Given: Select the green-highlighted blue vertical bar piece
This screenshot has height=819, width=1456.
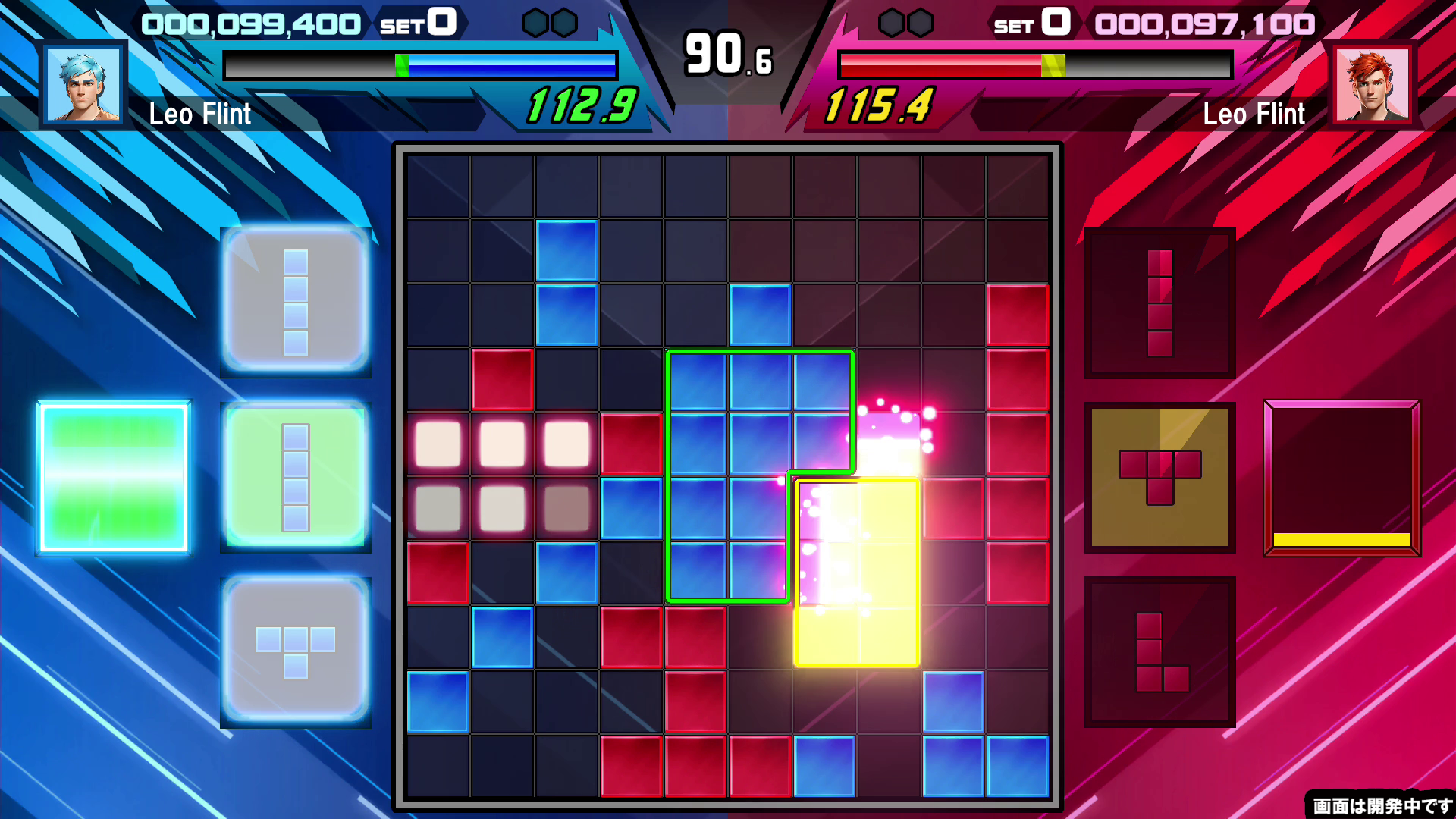Looking at the screenshot, I should coord(296,477).
